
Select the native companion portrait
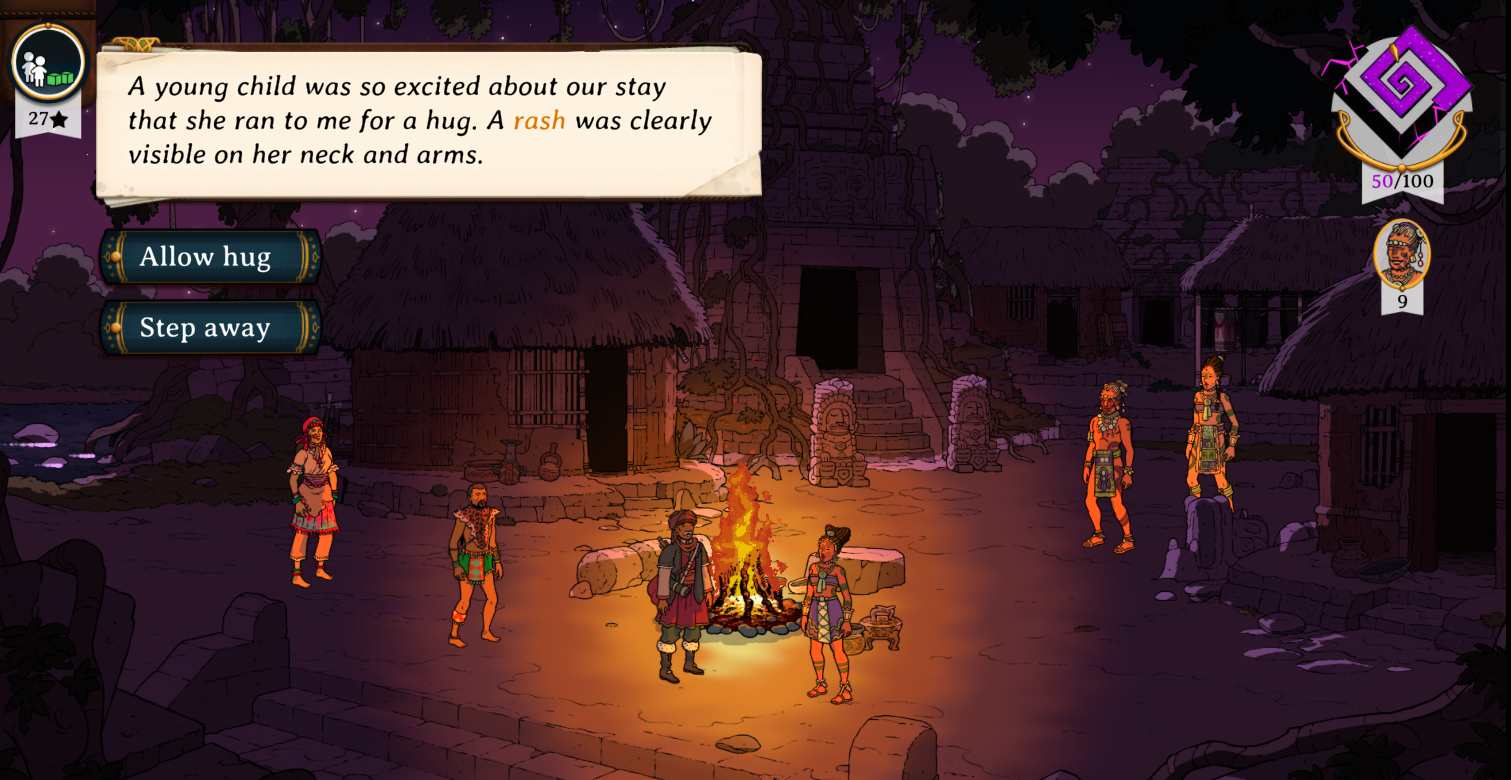(x=1402, y=254)
